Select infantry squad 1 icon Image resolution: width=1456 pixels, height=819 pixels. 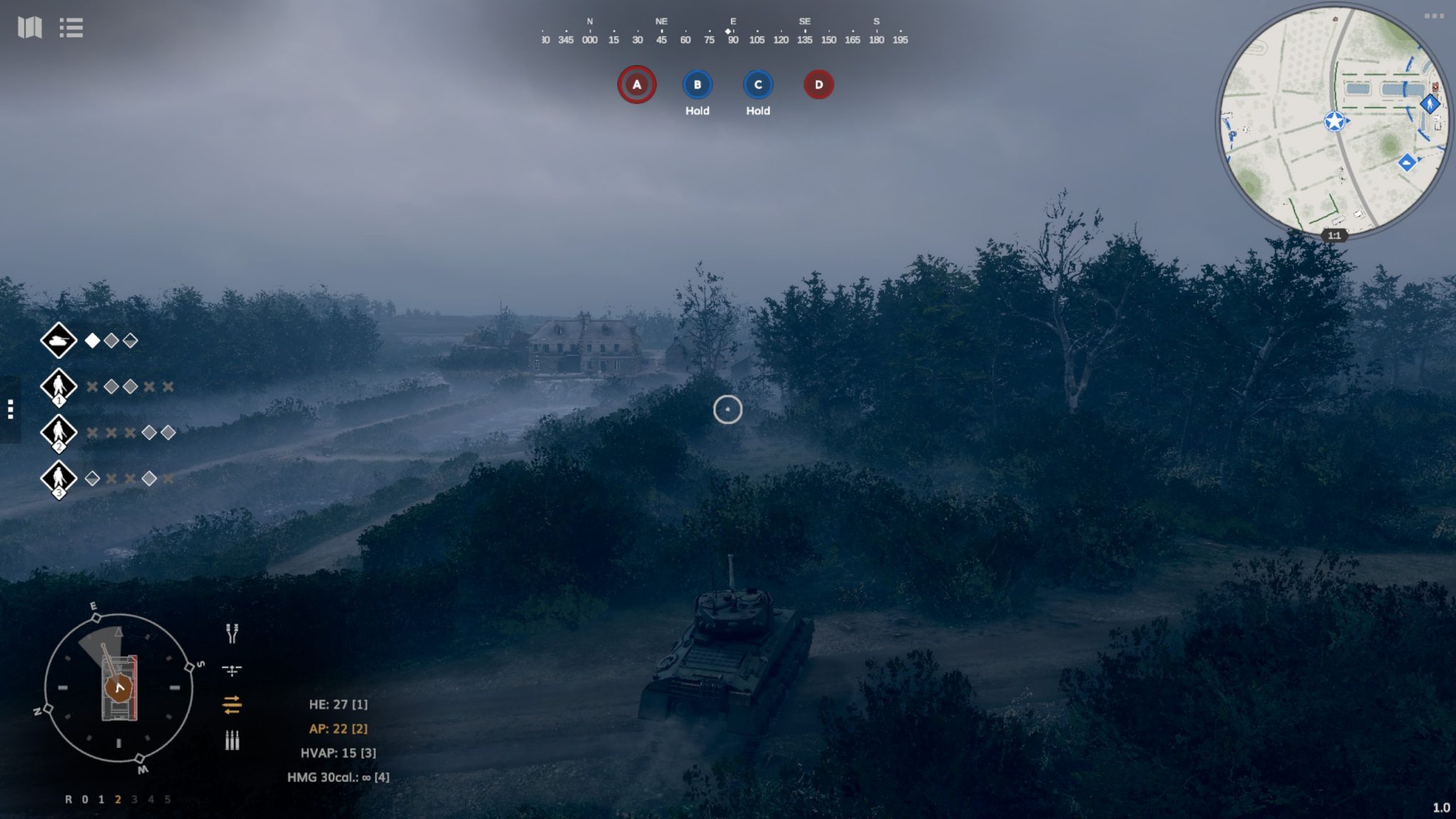pos(58,387)
